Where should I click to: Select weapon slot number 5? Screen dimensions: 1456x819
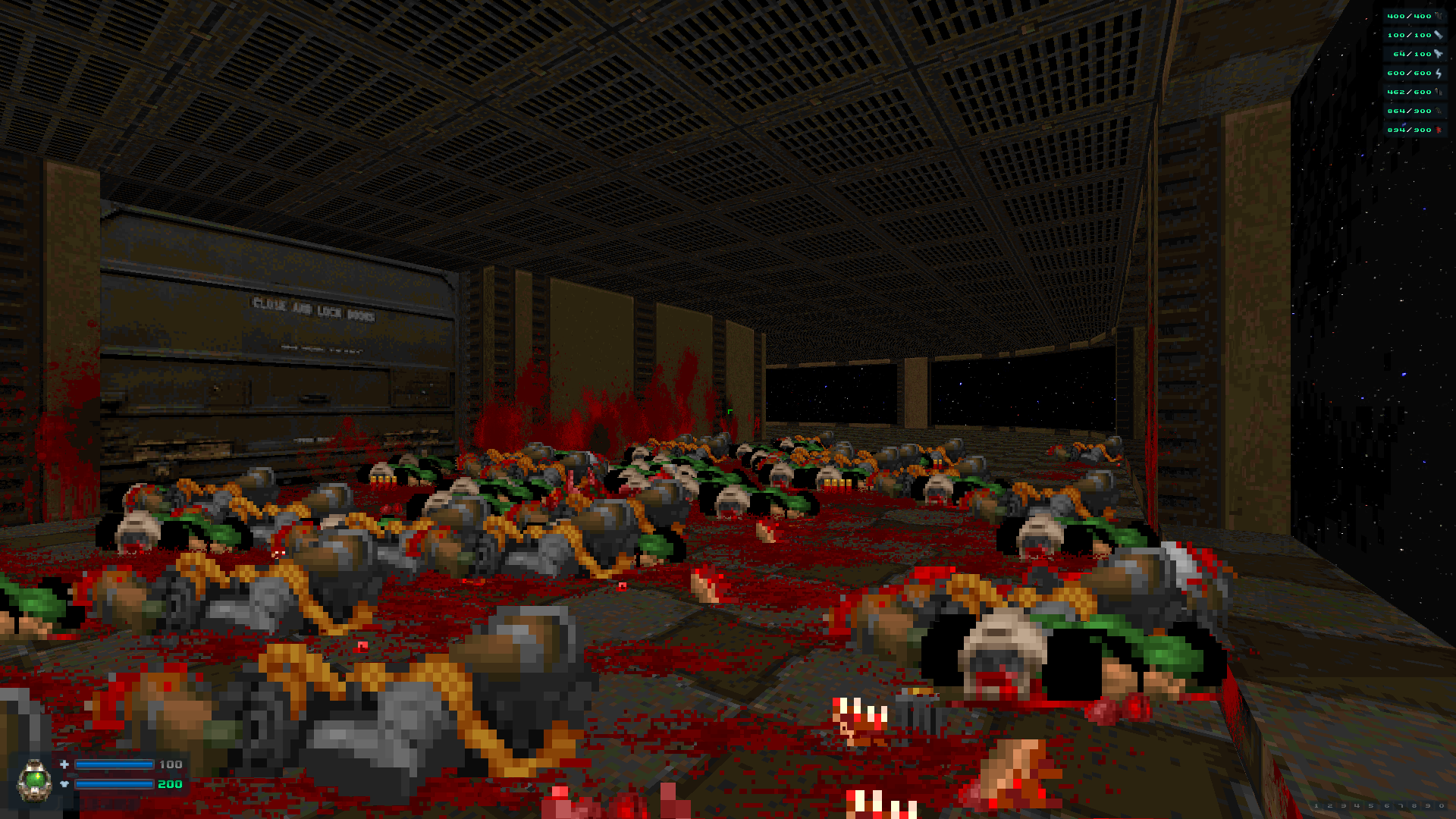[x=1370, y=805]
